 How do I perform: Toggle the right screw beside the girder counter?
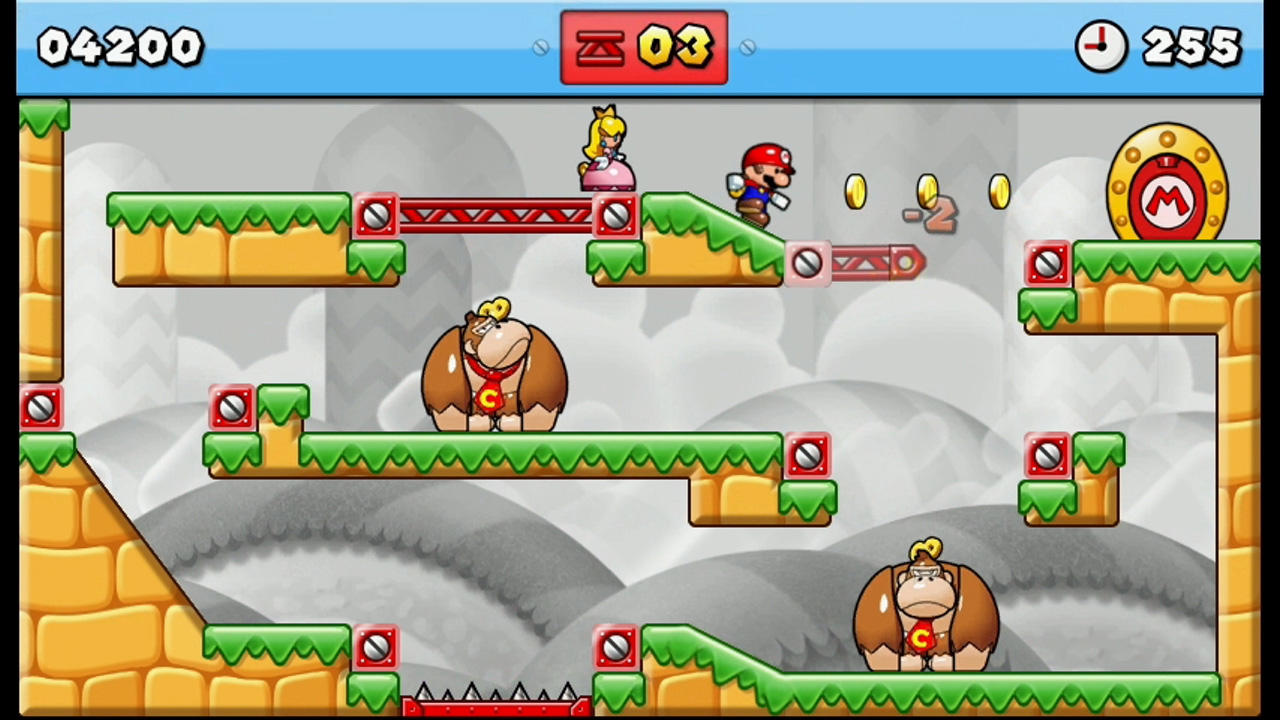(747, 47)
